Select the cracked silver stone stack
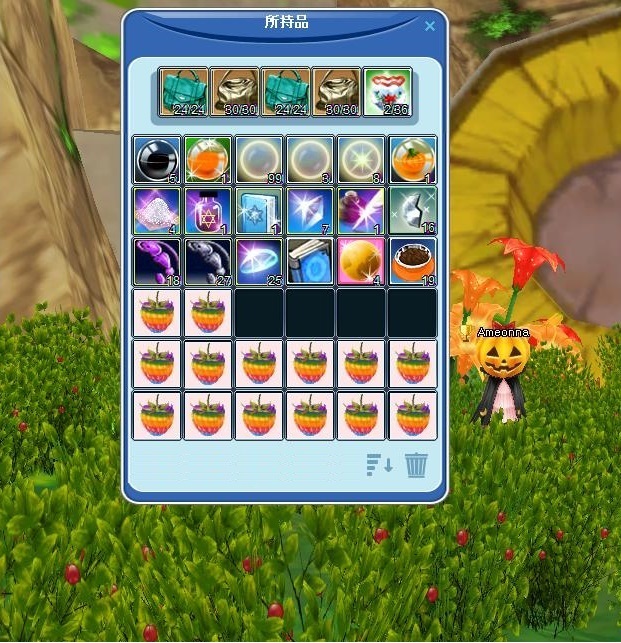 pos(412,211)
